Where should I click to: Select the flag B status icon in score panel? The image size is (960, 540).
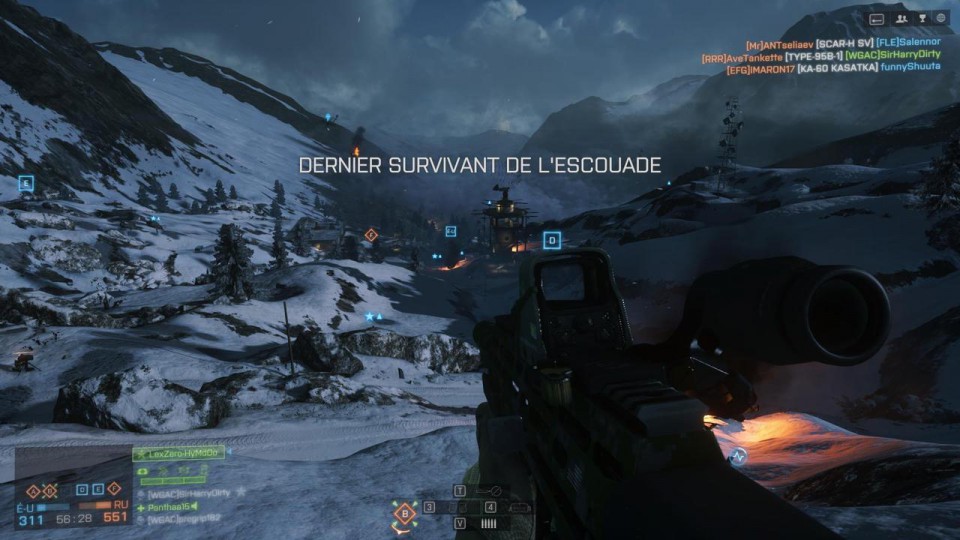[x=47, y=491]
